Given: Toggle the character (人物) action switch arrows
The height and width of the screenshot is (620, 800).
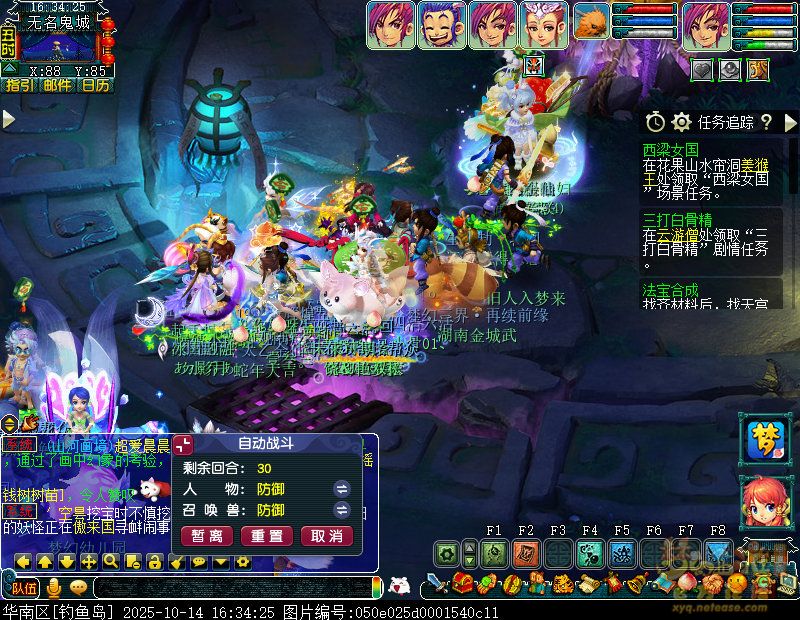Looking at the screenshot, I should [x=341, y=488].
